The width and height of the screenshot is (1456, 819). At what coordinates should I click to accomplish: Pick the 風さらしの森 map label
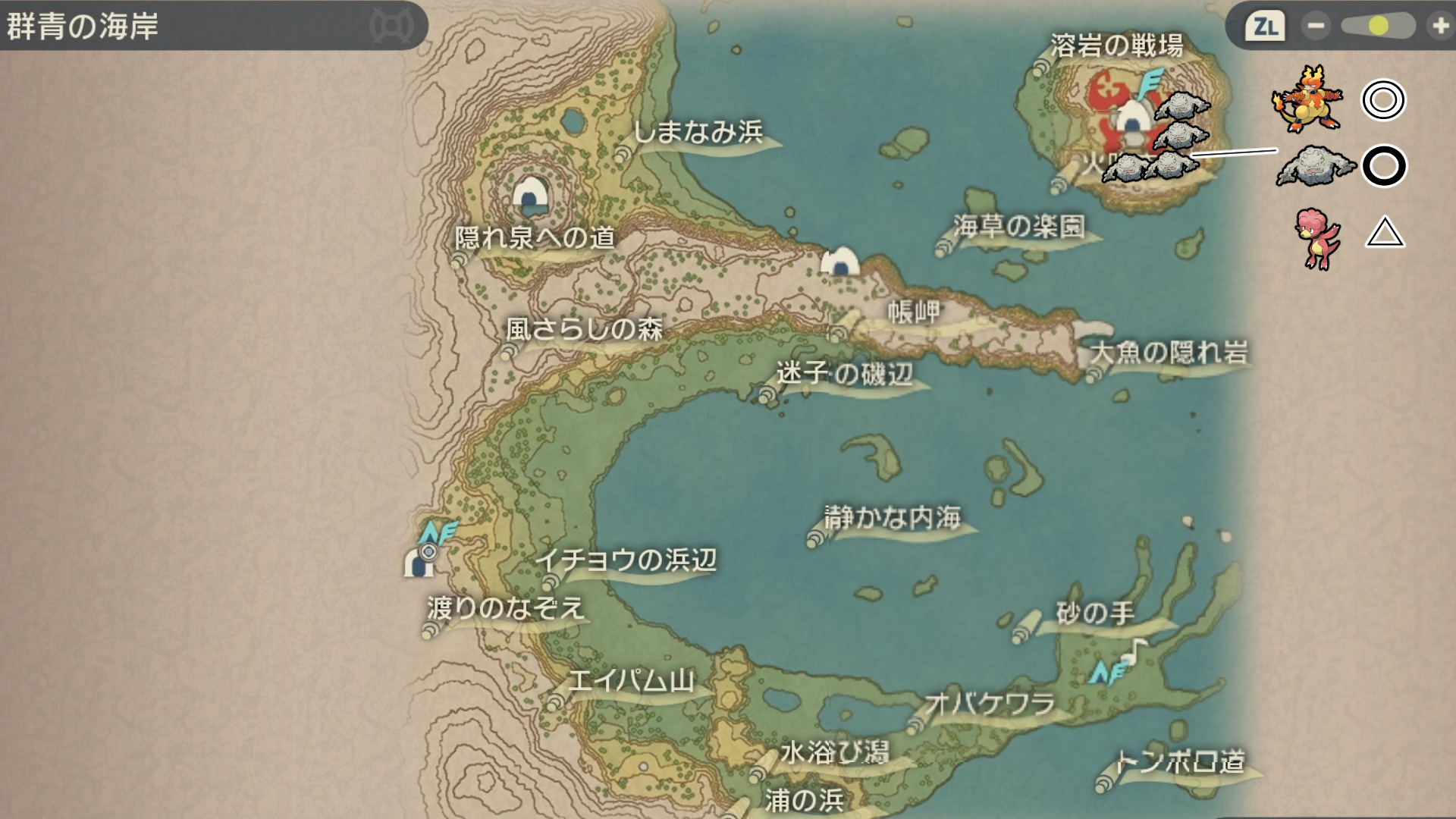pos(584,329)
